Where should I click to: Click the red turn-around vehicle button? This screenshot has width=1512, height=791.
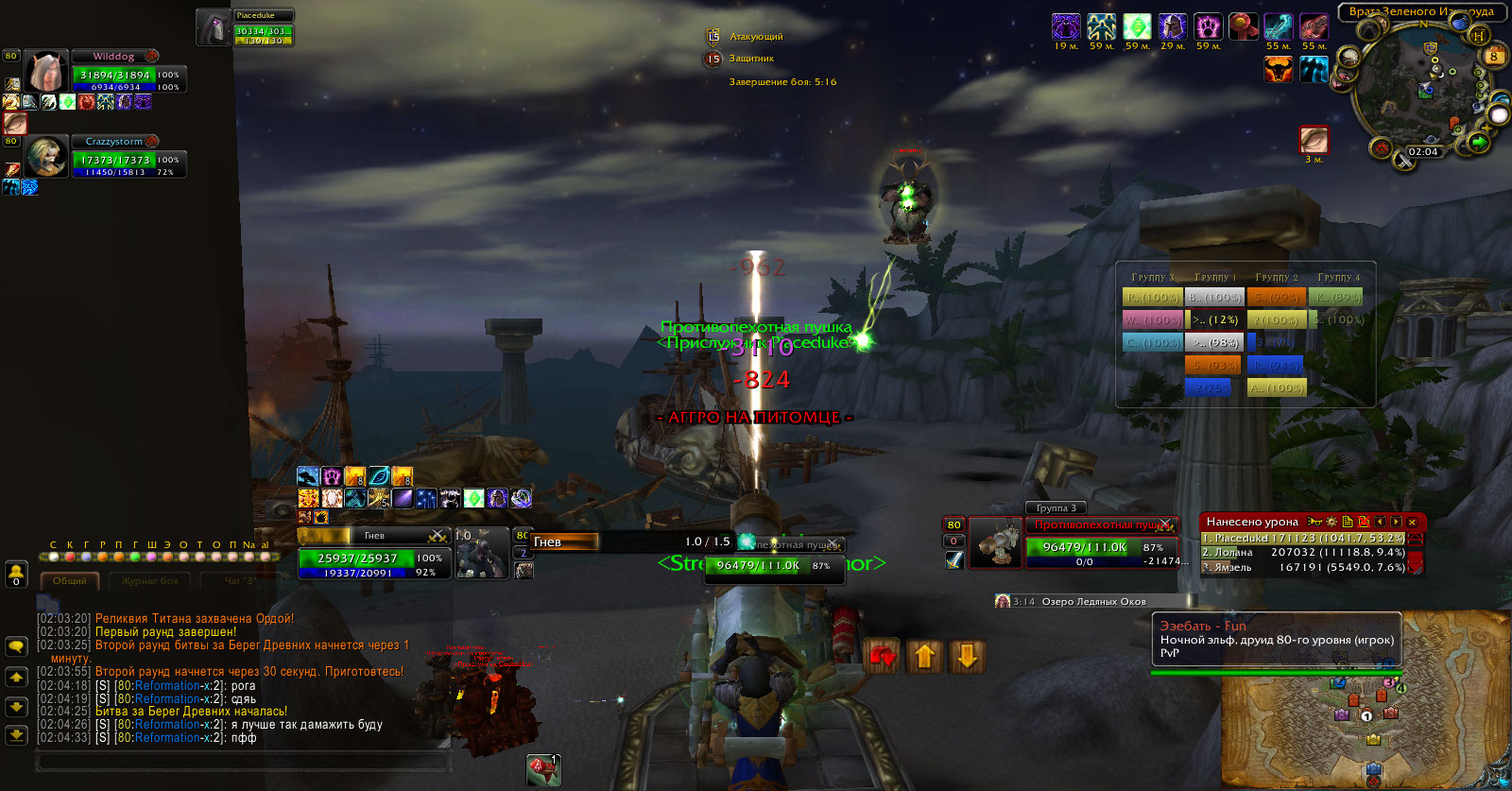point(883,656)
